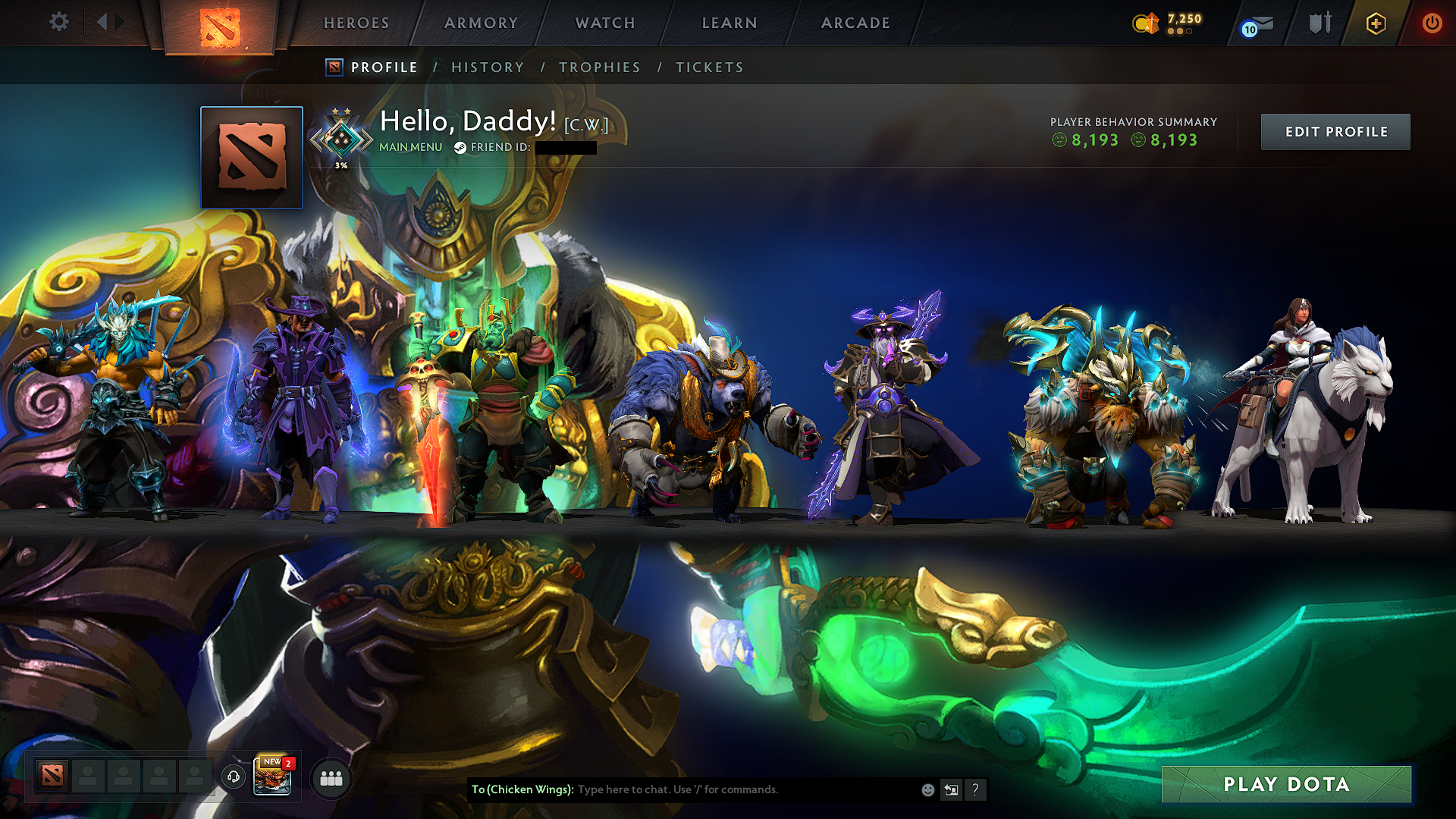The height and width of the screenshot is (819, 1456).
Task: Open the settings gear
Action: [x=58, y=22]
